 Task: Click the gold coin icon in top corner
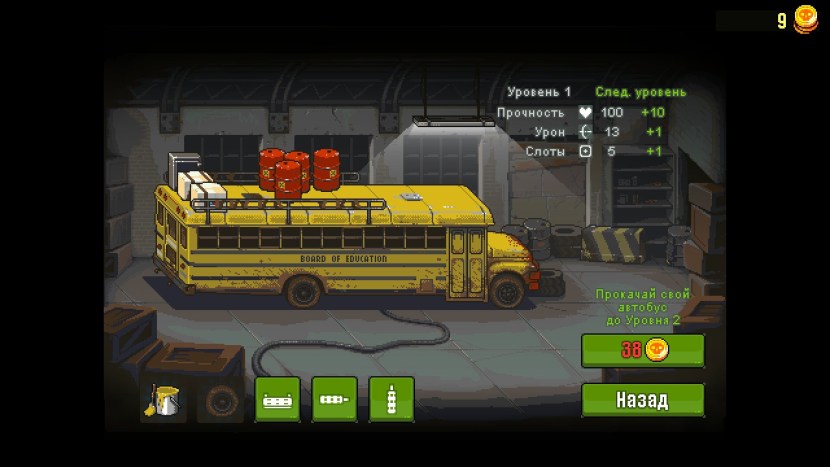point(805,19)
